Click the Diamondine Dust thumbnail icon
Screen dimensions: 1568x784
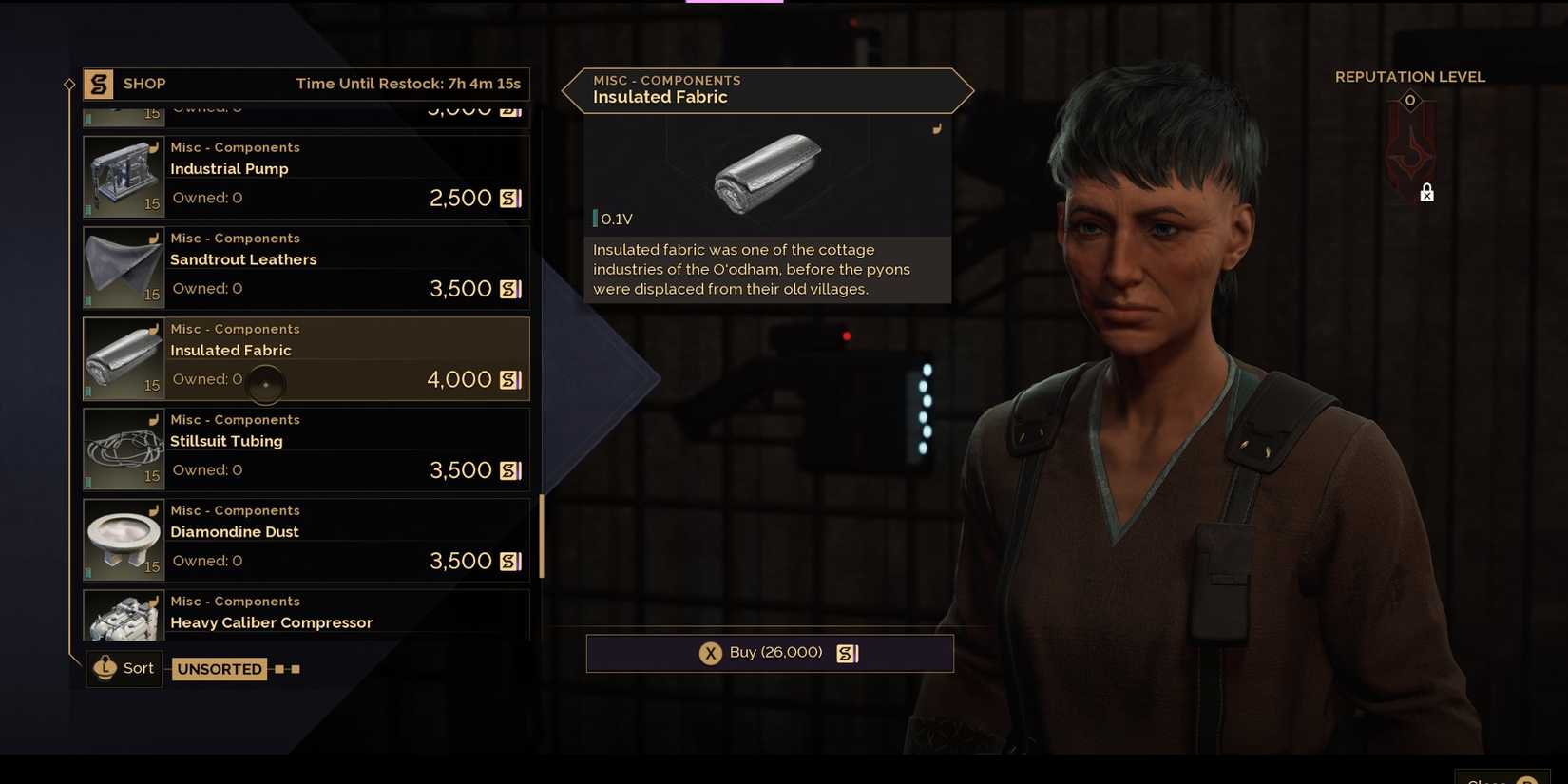[124, 541]
